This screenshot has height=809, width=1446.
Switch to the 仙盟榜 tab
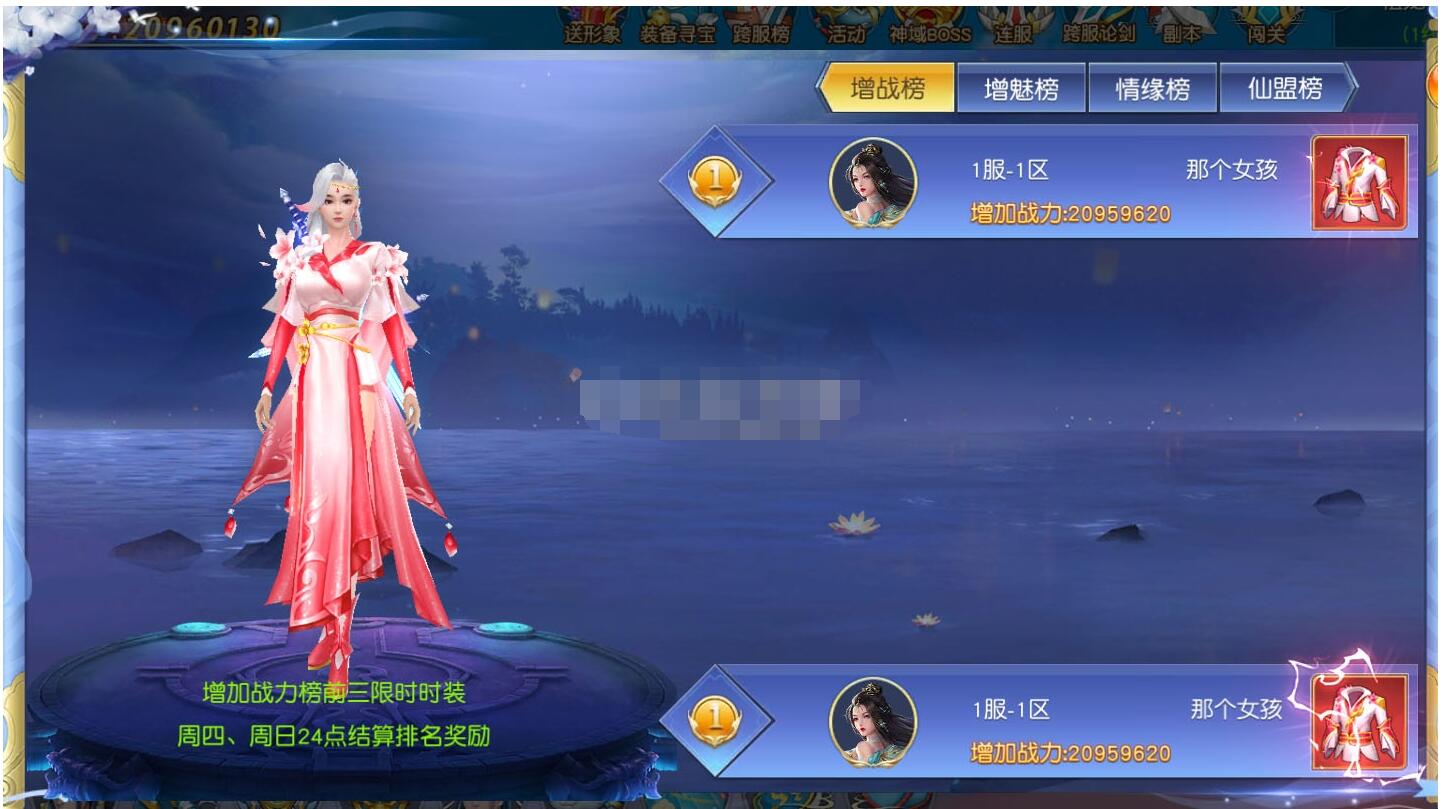click(x=1285, y=88)
